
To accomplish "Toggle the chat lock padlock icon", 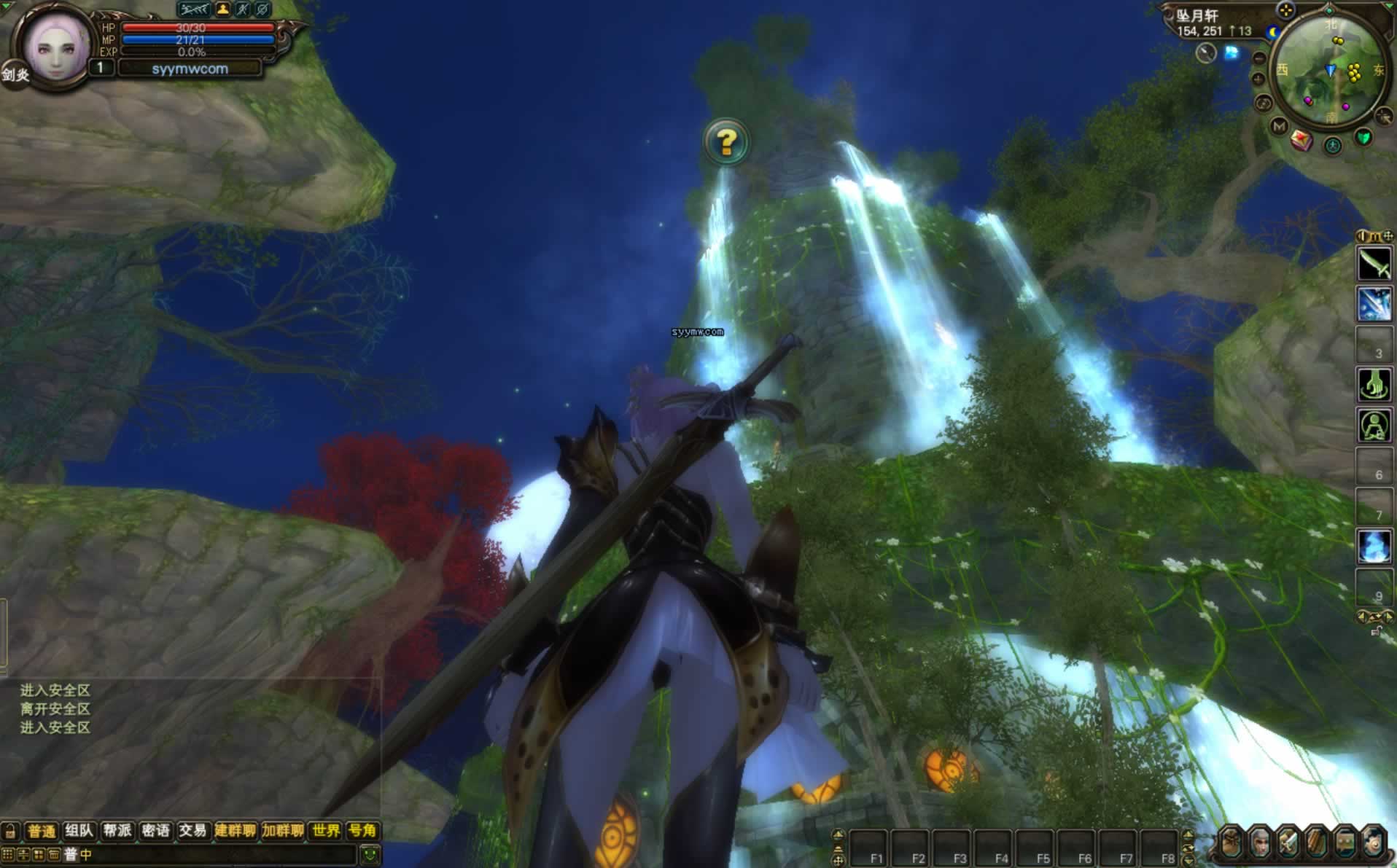I will click(x=10, y=831).
